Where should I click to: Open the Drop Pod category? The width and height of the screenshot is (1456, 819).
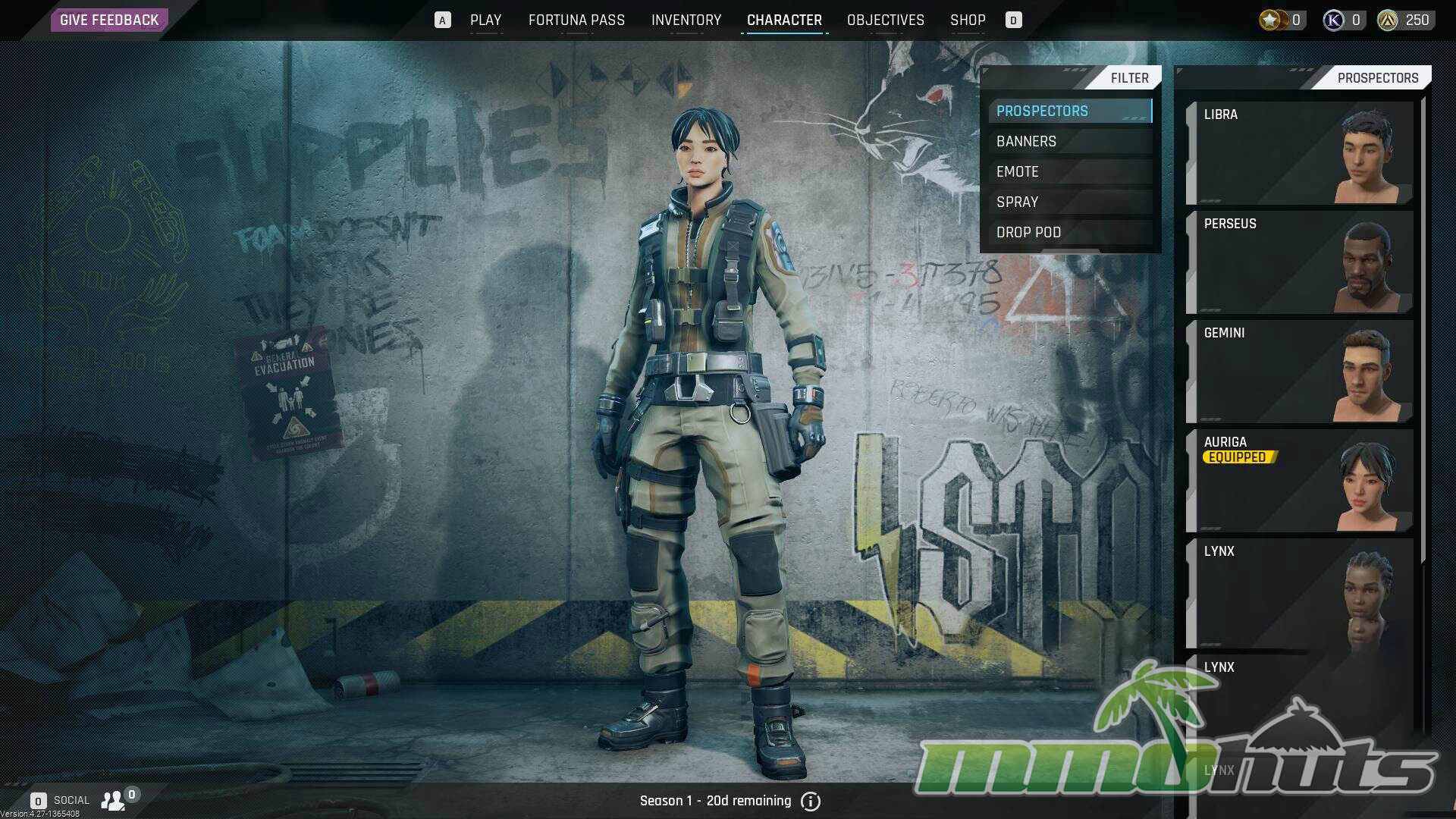[1069, 233]
